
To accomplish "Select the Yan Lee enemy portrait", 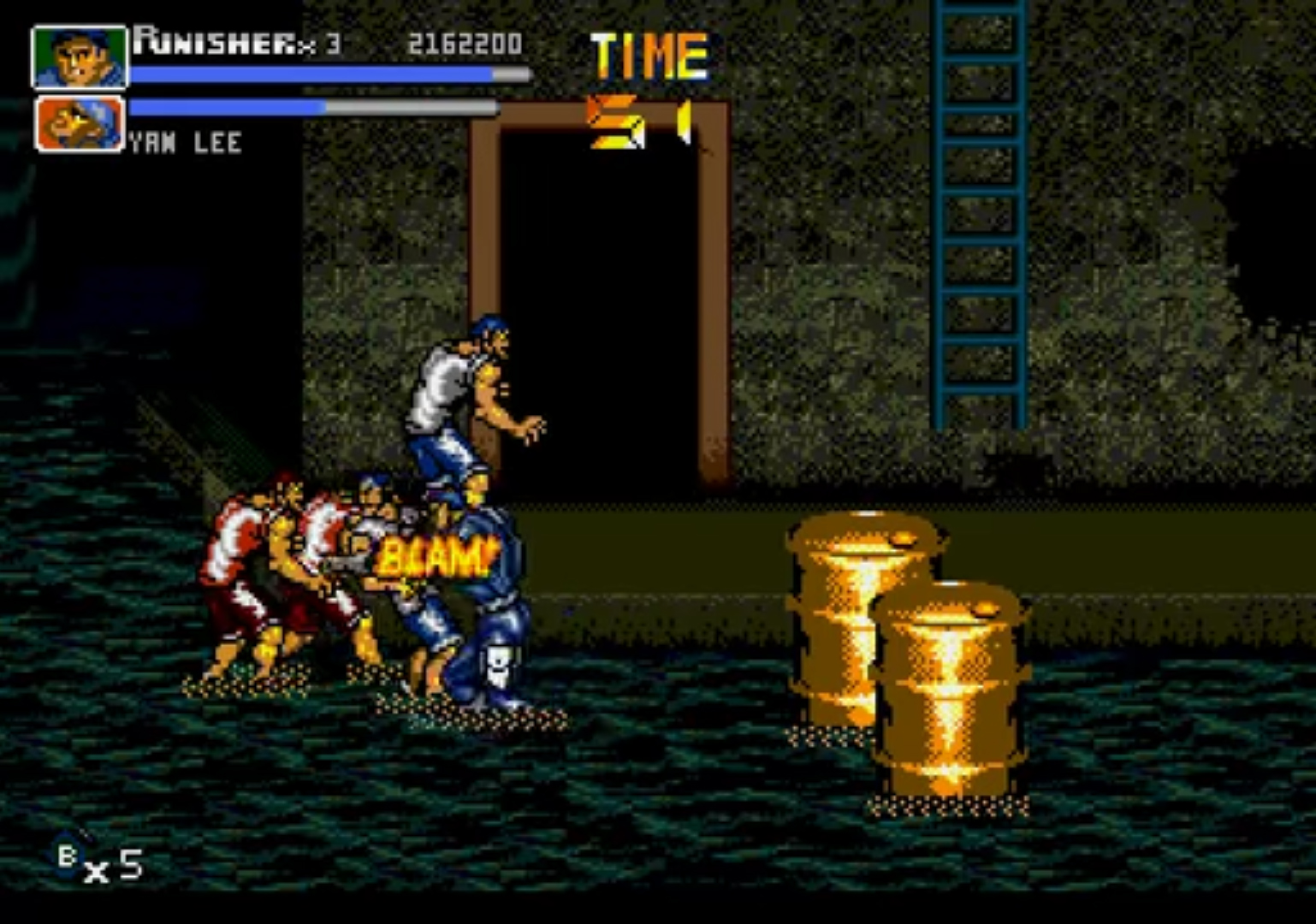I will coord(79,124).
